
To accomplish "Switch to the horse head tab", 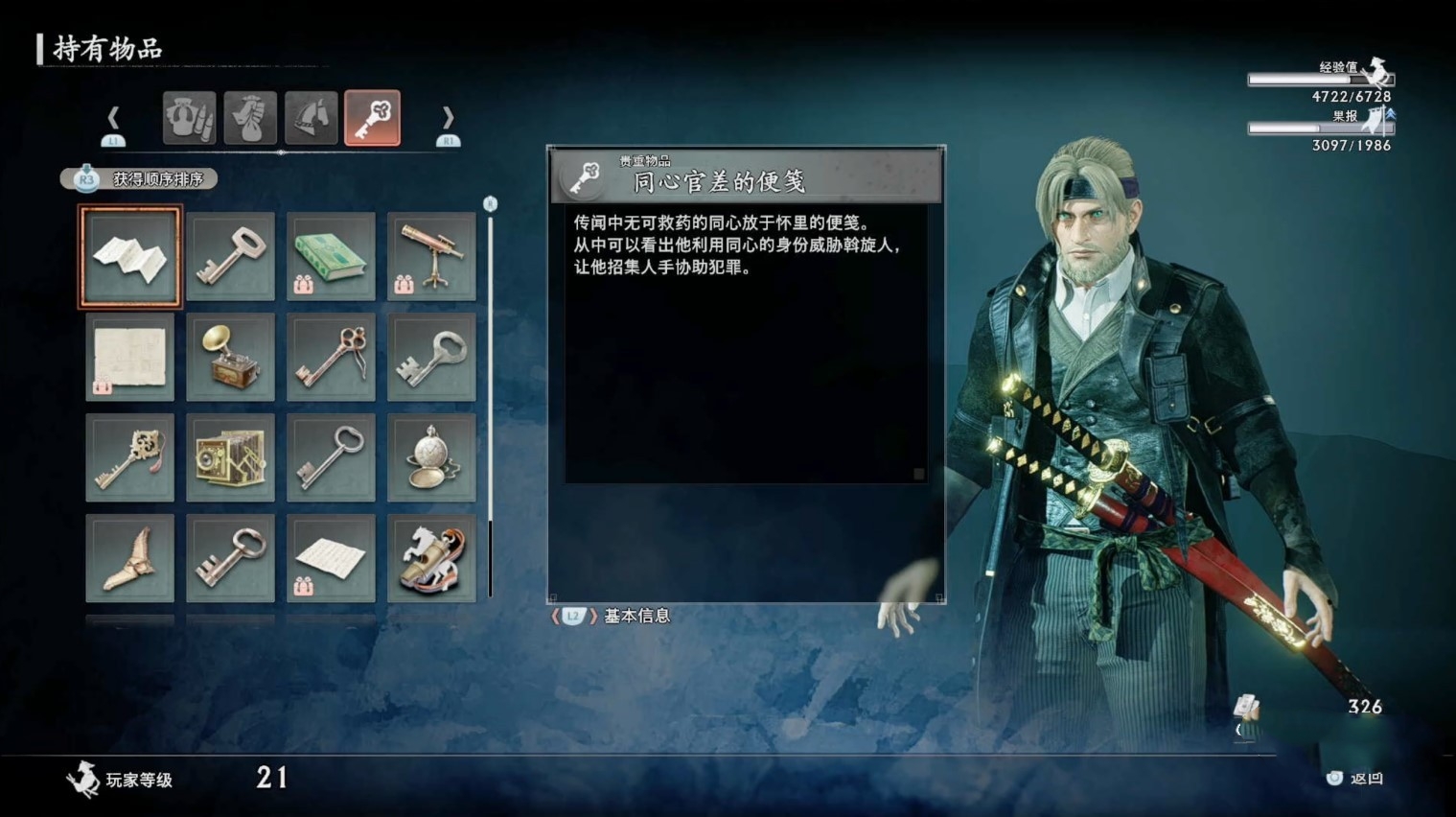I will [311, 118].
